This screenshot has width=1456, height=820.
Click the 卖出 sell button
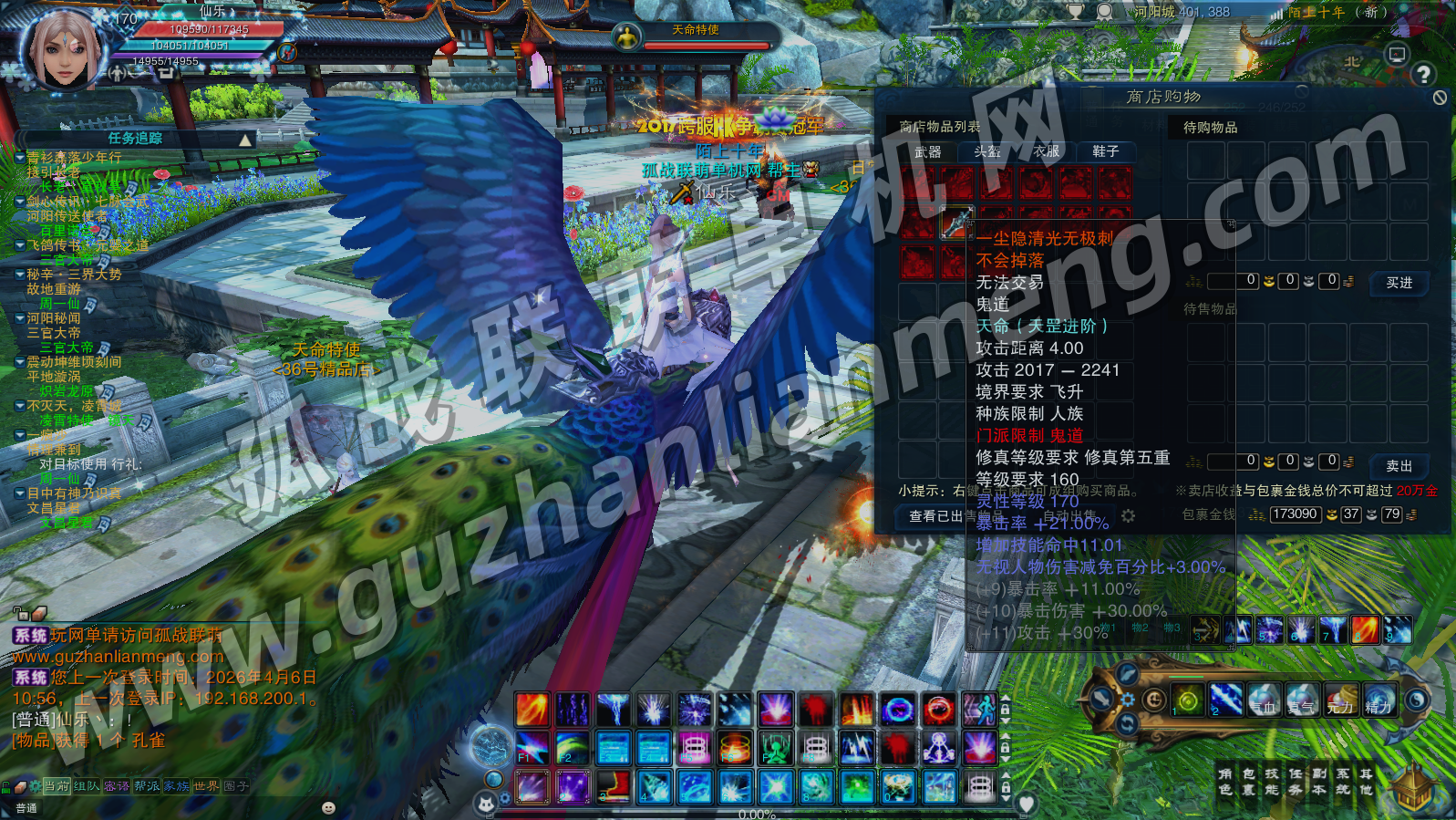pyautogui.click(x=1399, y=465)
